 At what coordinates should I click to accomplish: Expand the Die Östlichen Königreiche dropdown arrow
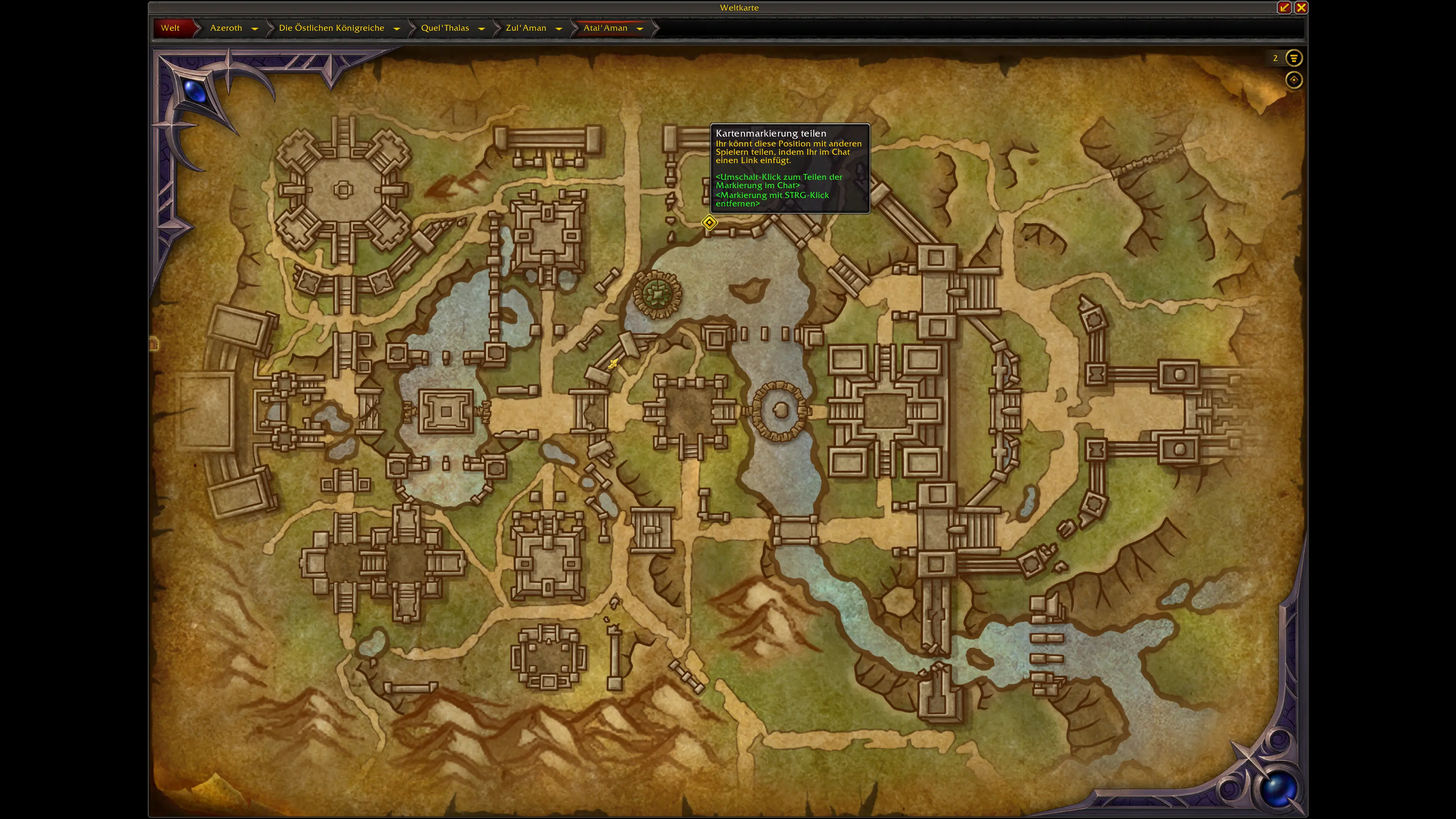[x=397, y=28]
